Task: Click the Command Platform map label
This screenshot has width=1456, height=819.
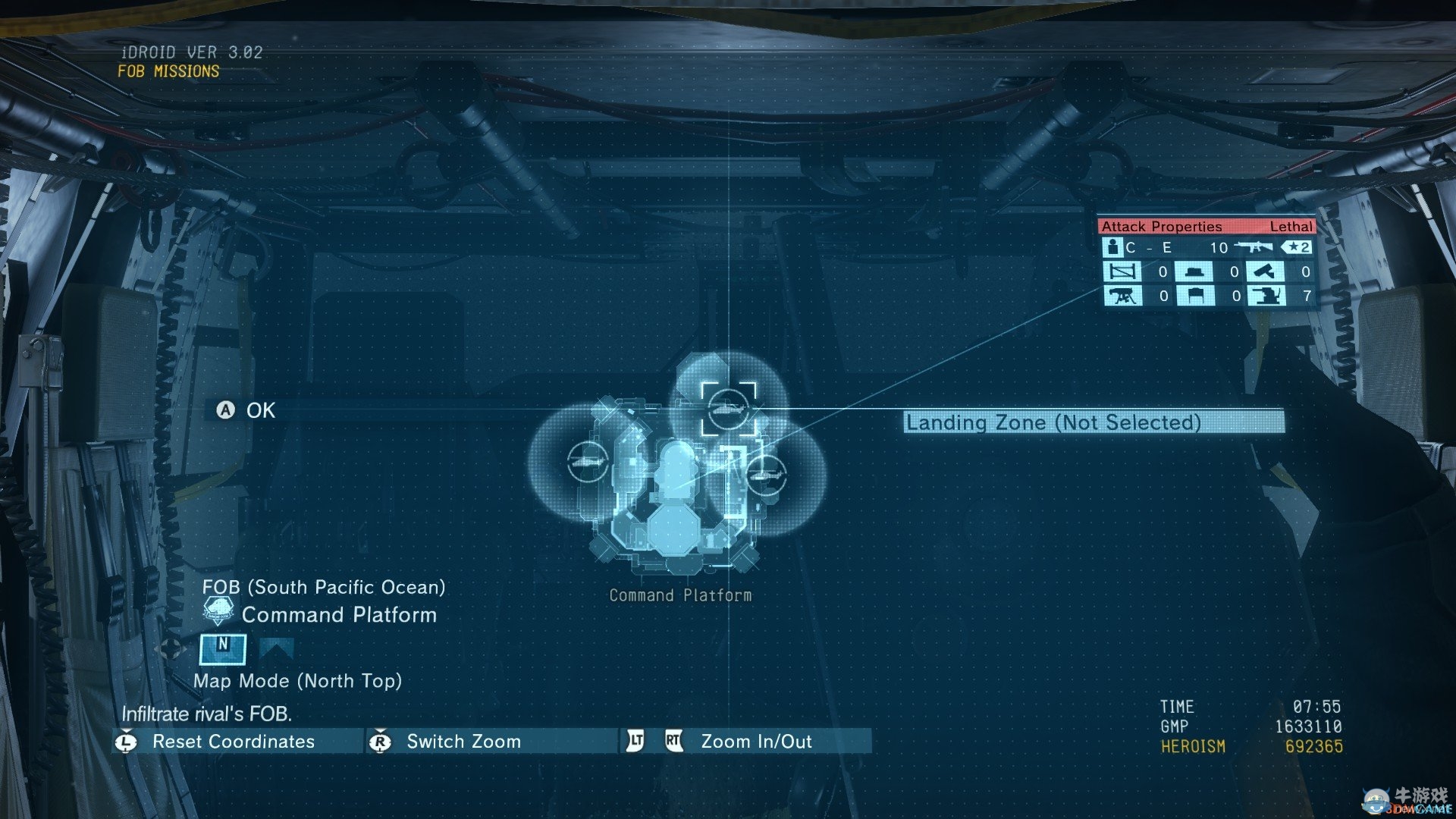Action: pyautogui.click(x=680, y=595)
